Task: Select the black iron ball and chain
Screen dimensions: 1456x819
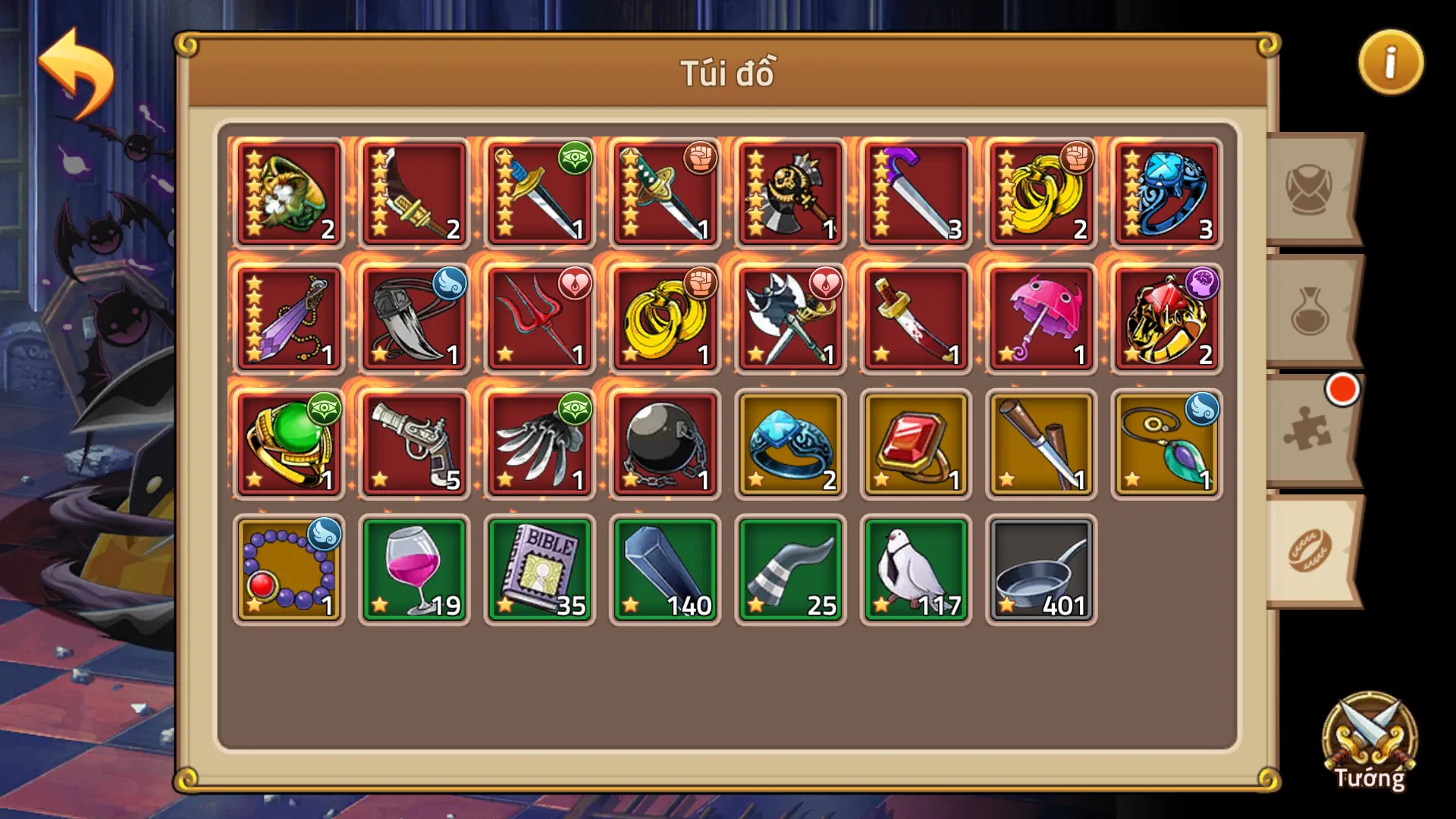Action: pyautogui.click(x=665, y=444)
